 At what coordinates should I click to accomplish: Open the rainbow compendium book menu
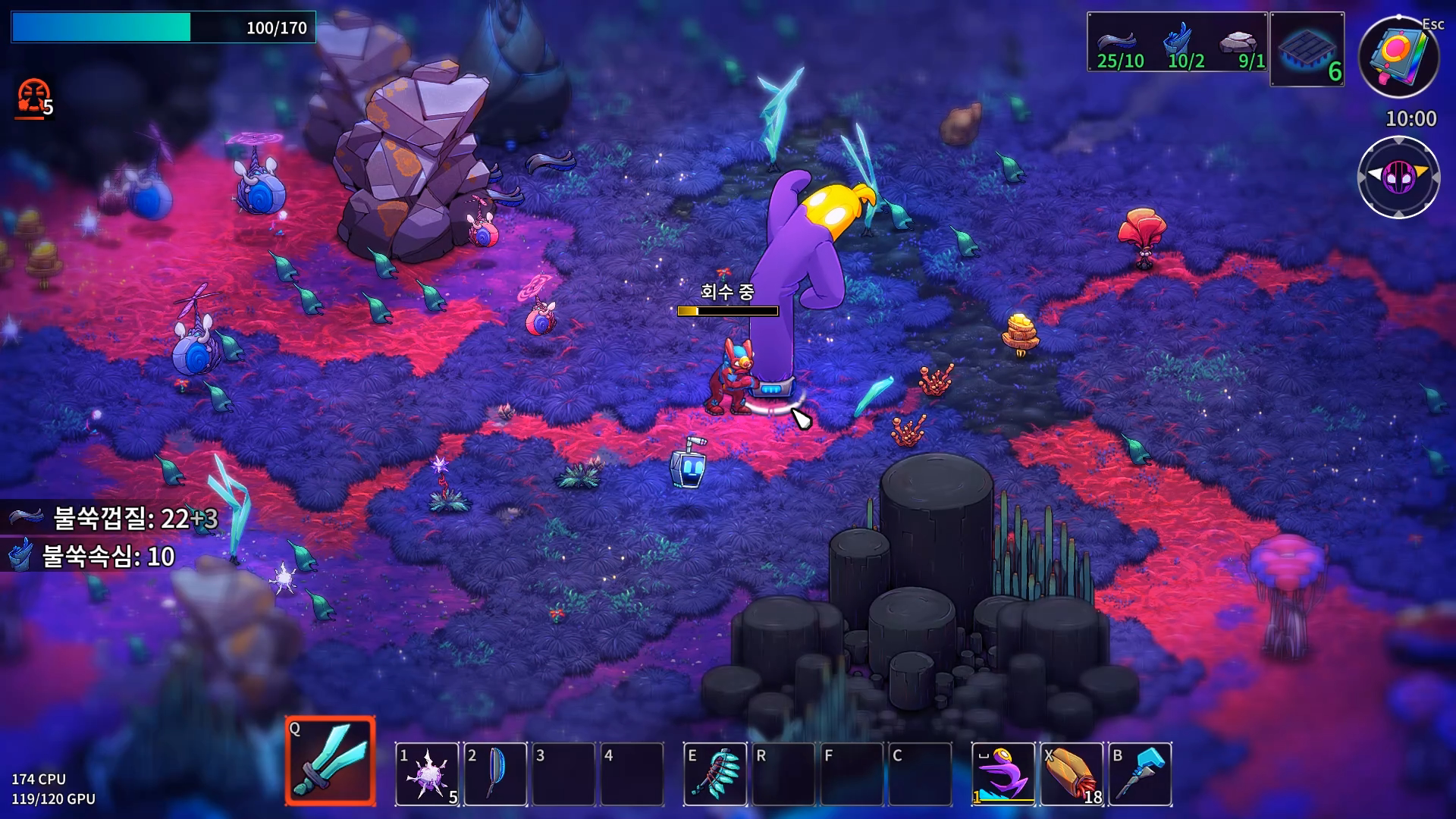pyautogui.click(x=1398, y=56)
